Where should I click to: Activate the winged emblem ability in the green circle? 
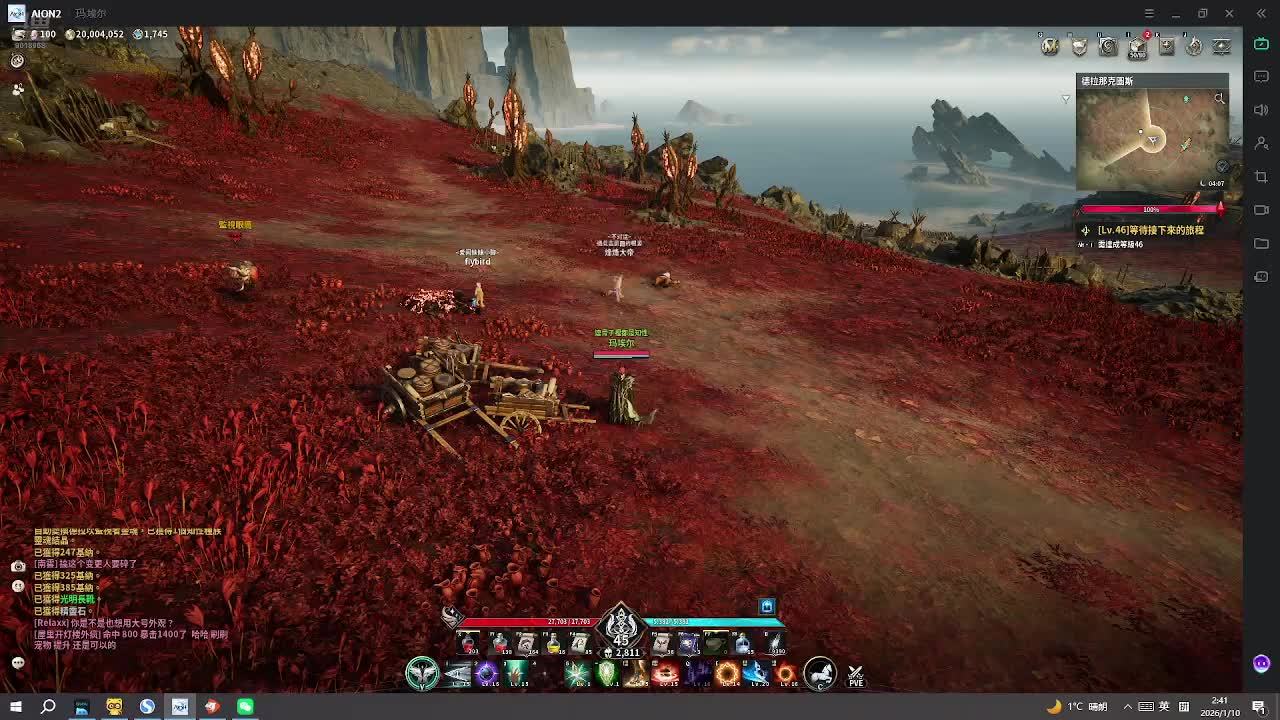[422, 674]
